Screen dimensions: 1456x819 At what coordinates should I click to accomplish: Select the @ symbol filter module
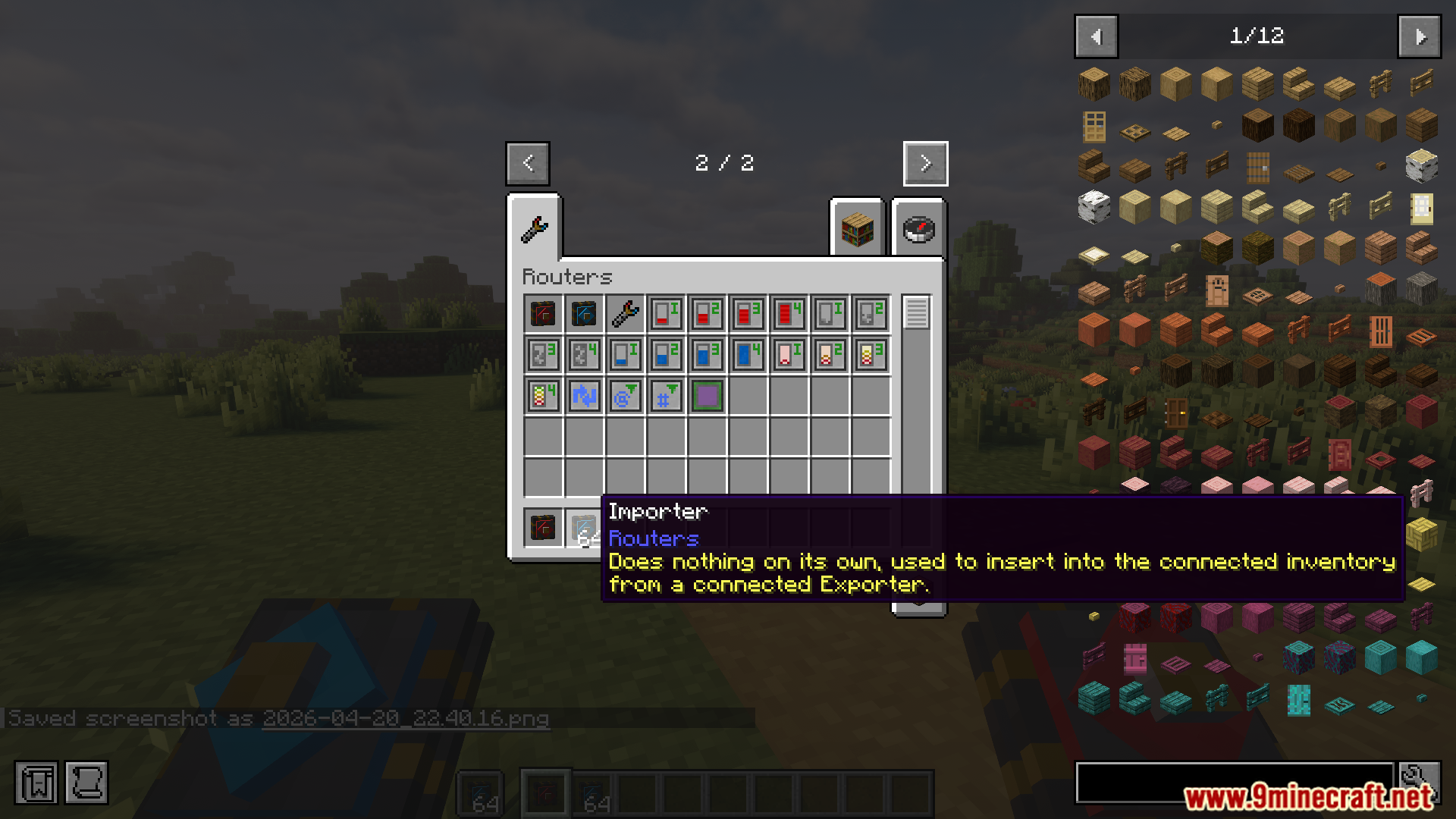pos(624,395)
